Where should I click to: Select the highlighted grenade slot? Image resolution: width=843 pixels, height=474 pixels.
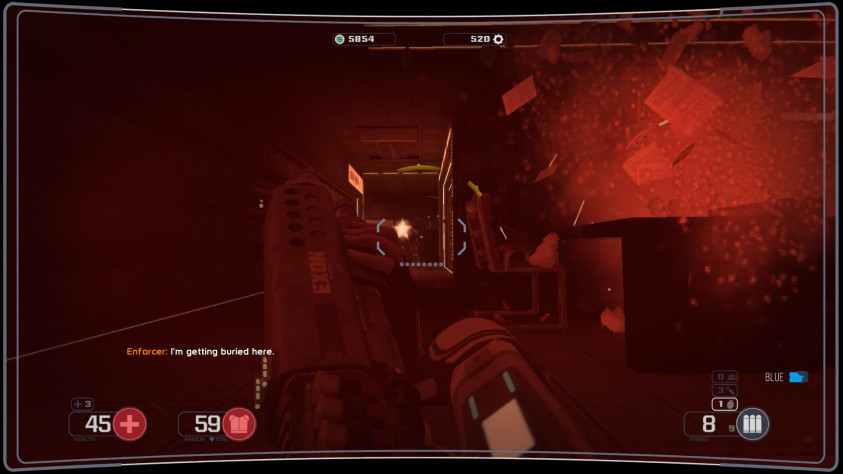point(725,403)
